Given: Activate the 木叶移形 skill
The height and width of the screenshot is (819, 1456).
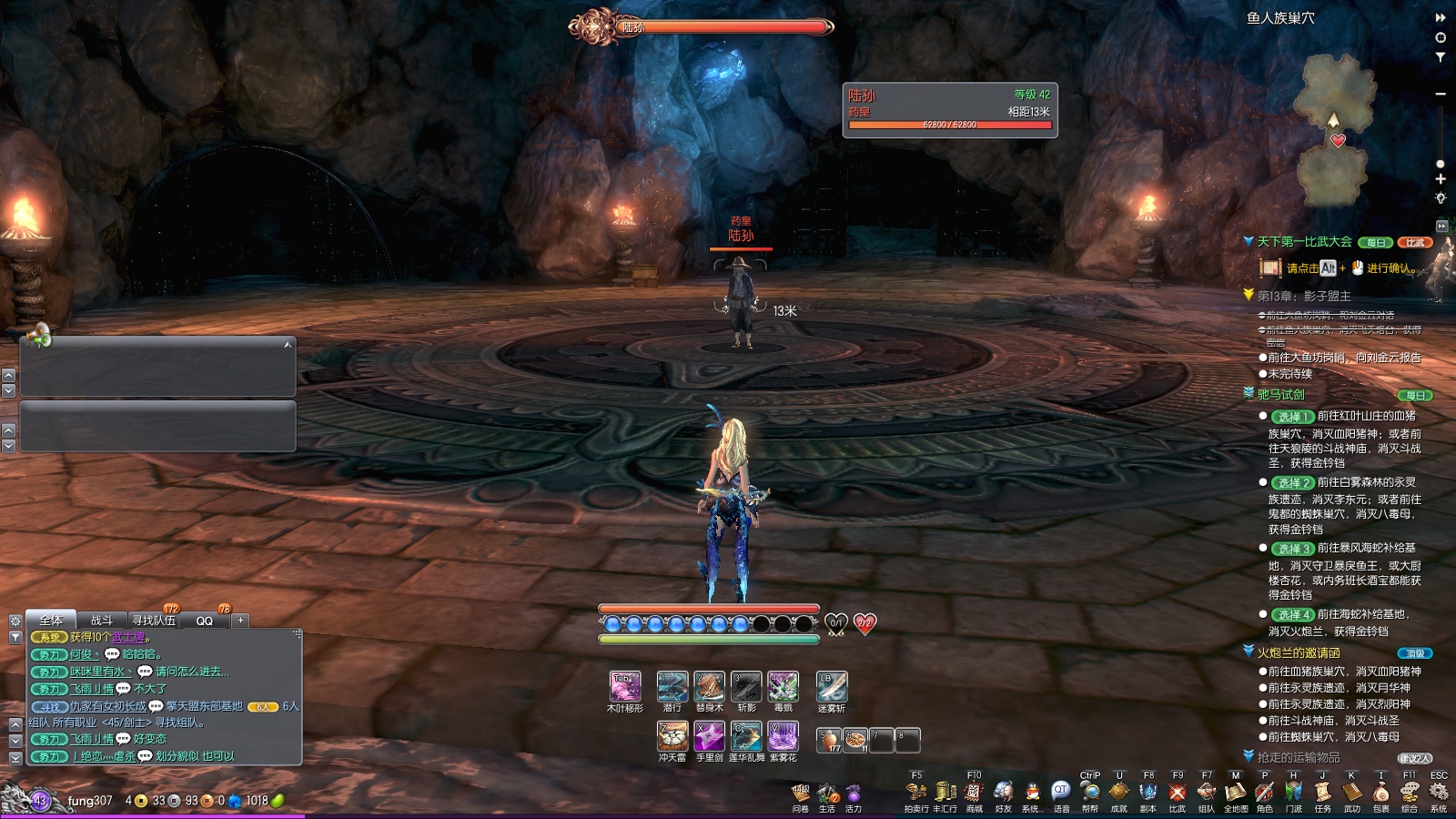Looking at the screenshot, I should [624, 686].
